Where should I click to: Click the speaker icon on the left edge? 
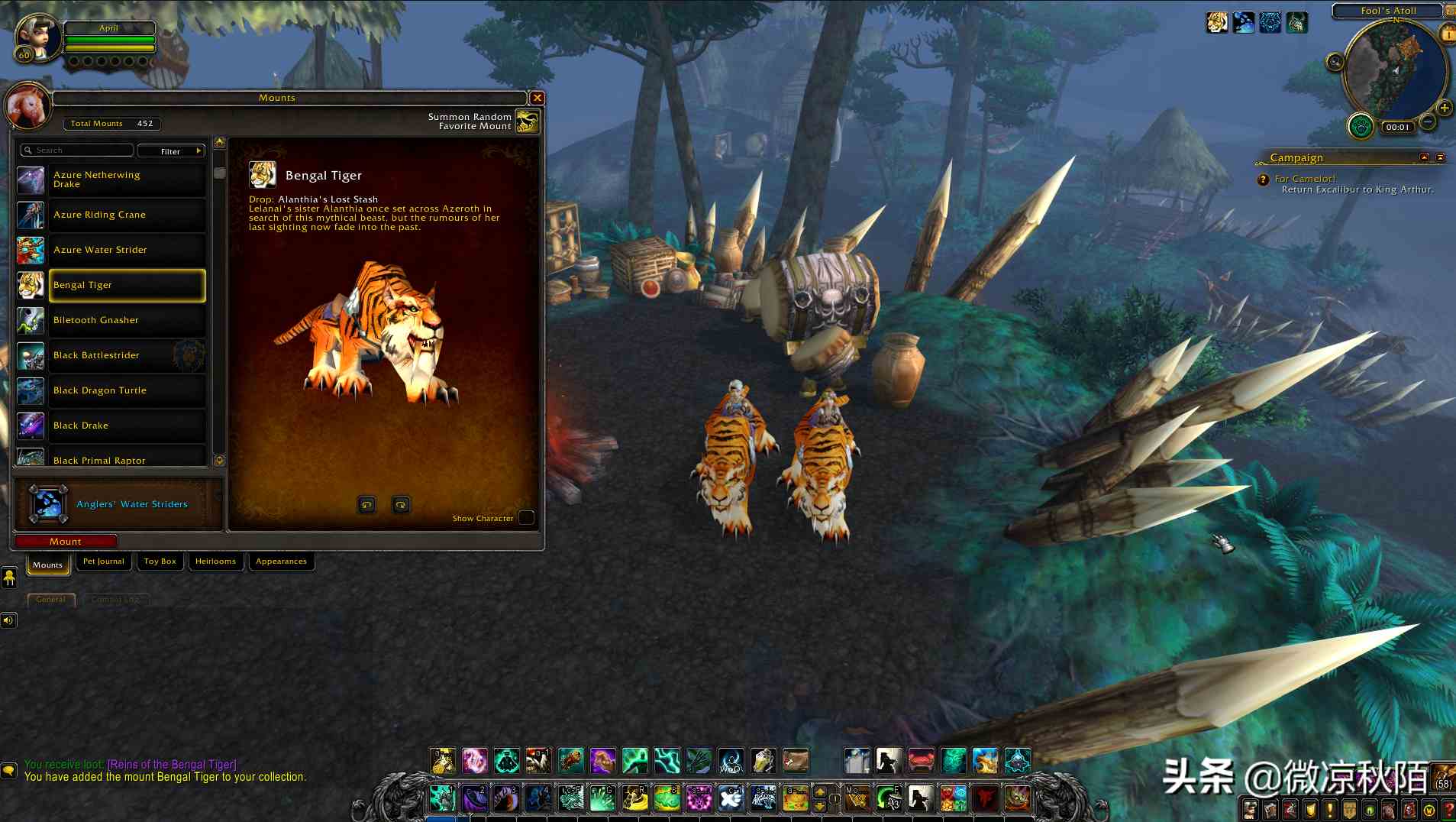tap(9, 620)
